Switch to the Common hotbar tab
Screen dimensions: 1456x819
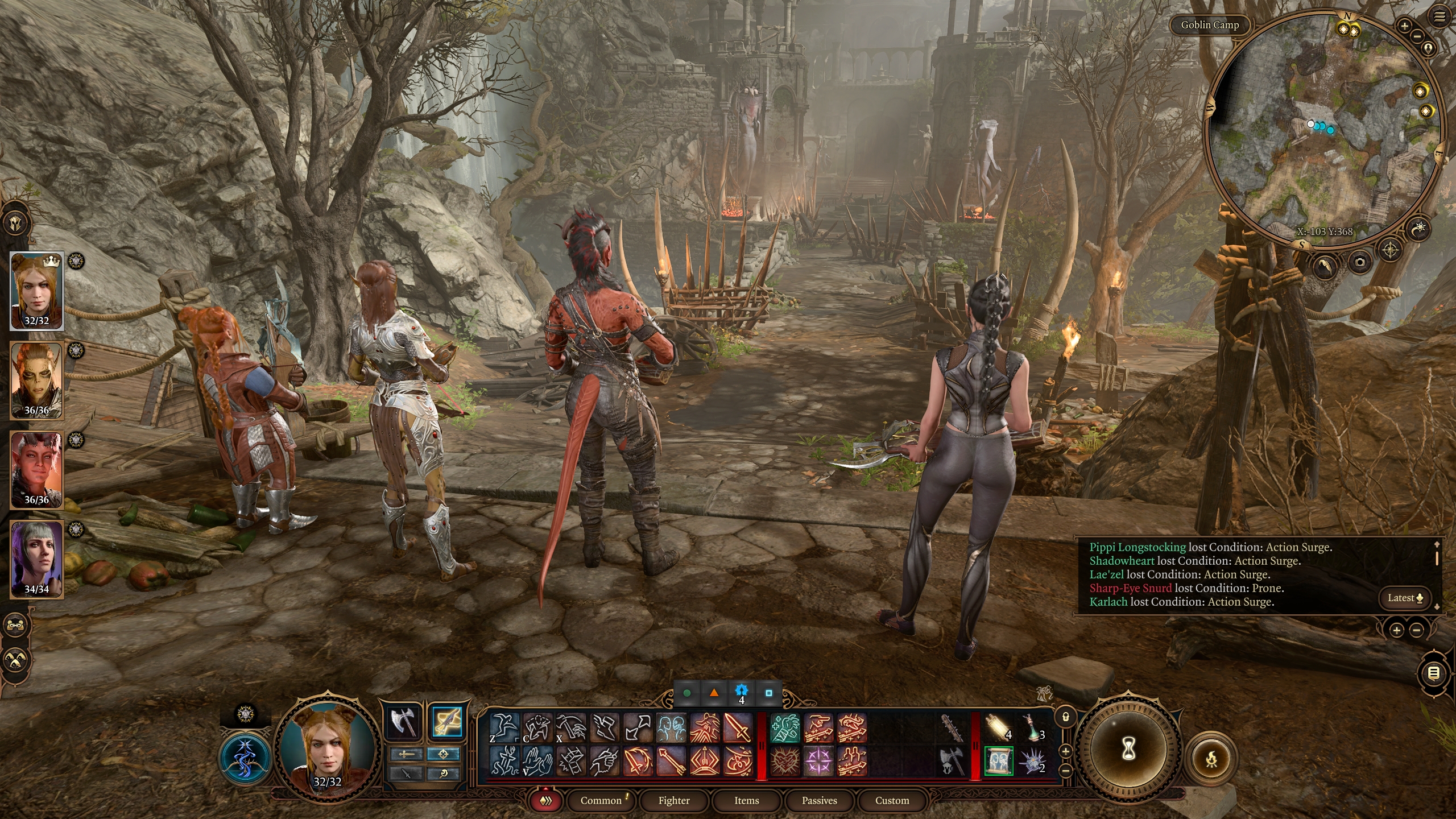coord(601,800)
